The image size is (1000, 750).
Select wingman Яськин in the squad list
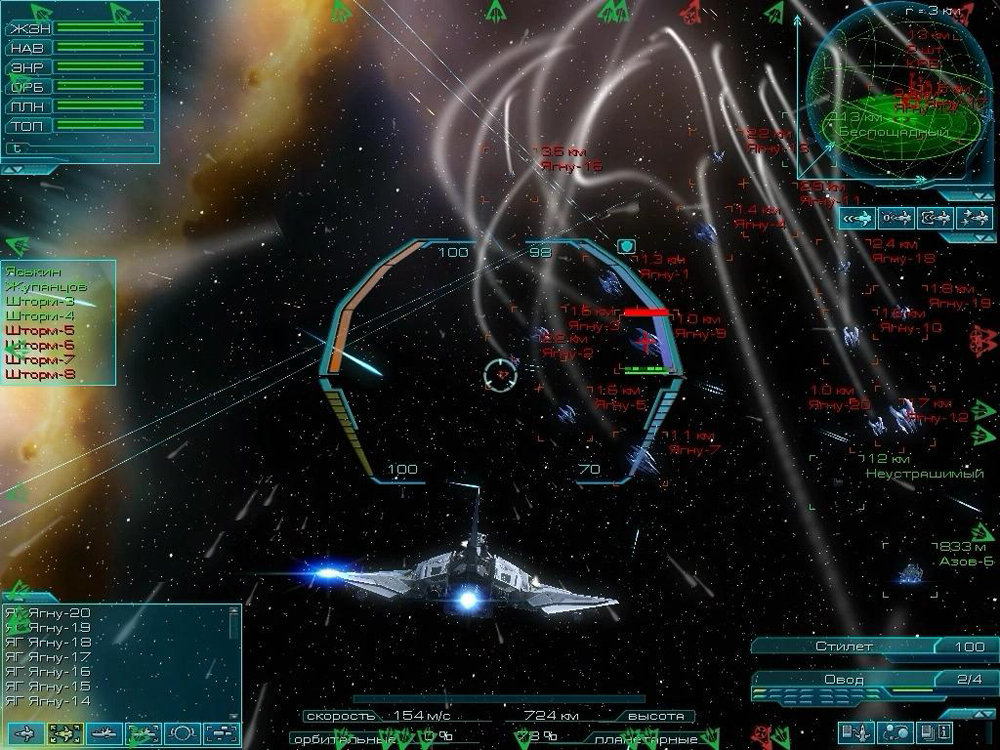point(32,270)
